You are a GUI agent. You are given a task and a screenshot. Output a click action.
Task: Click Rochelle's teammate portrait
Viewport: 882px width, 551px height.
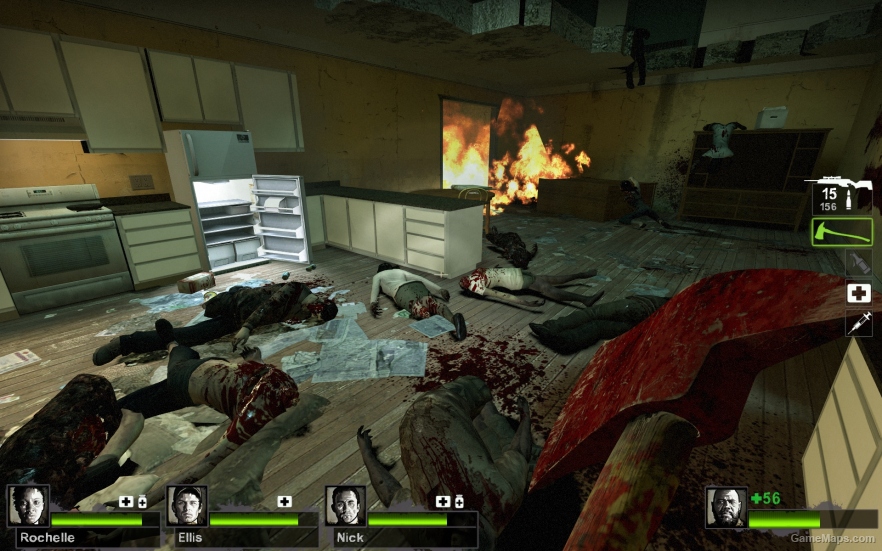pos(28,506)
